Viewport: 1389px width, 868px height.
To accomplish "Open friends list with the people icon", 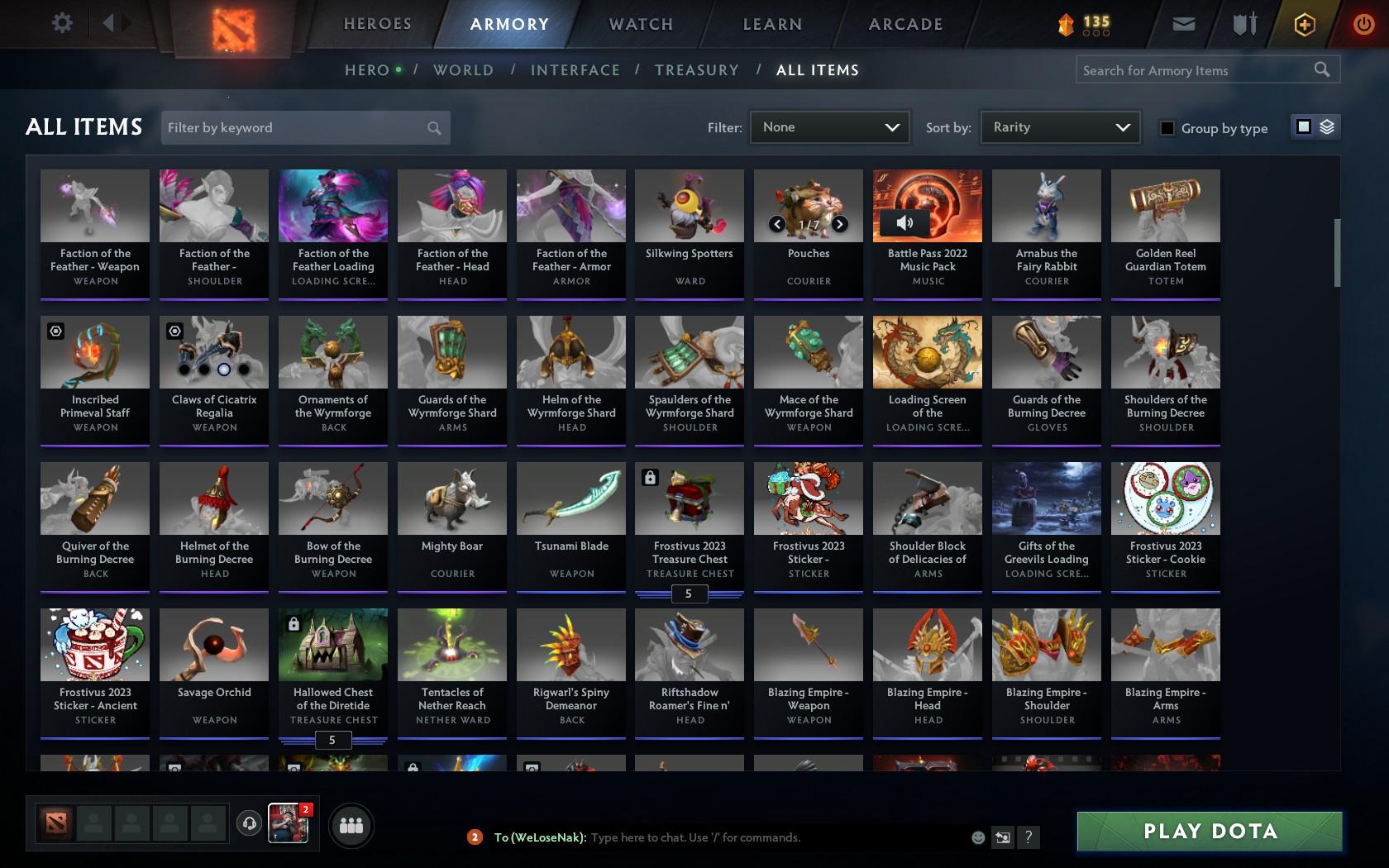I will click(x=351, y=825).
